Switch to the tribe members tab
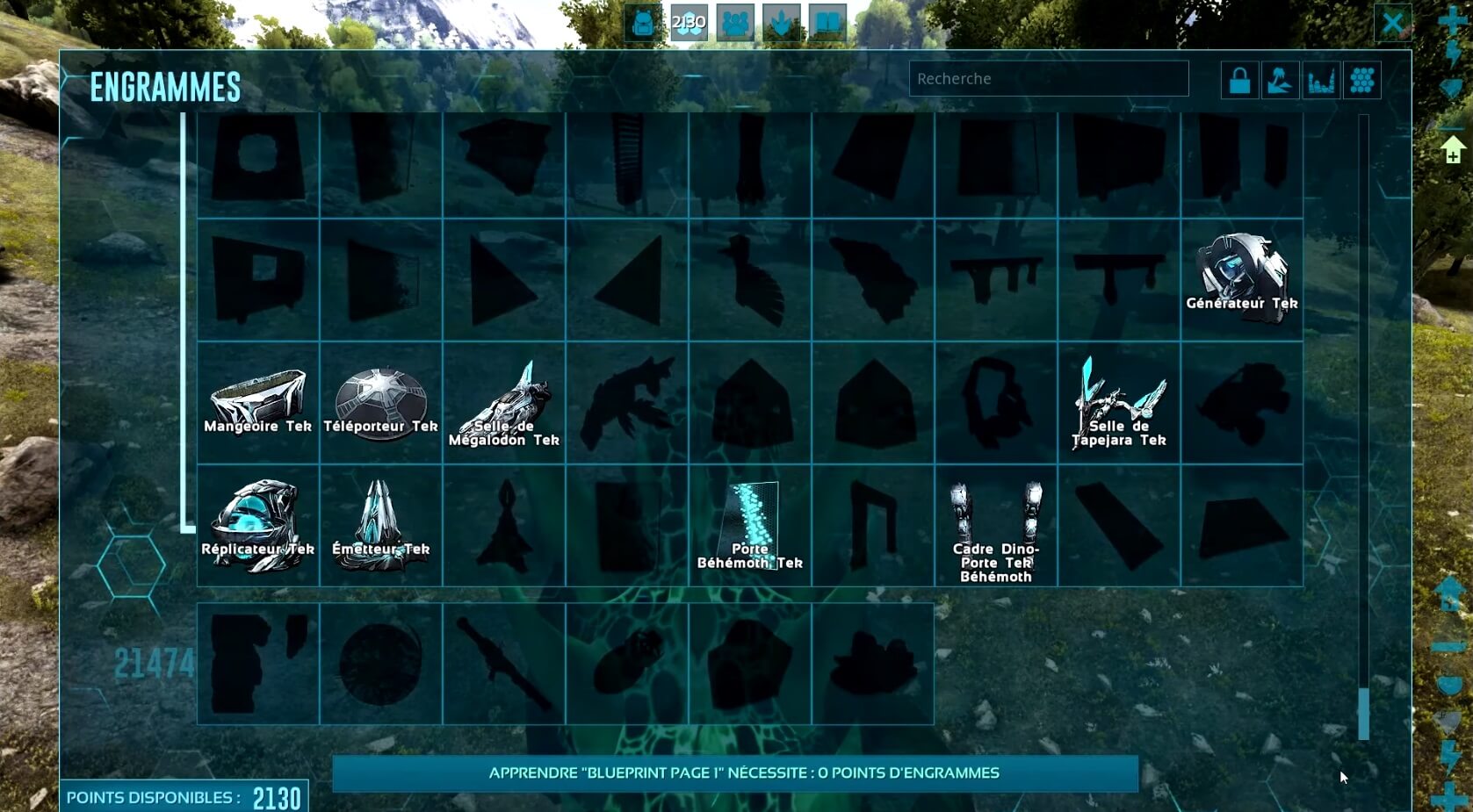Image resolution: width=1473 pixels, height=812 pixels. (735, 22)
